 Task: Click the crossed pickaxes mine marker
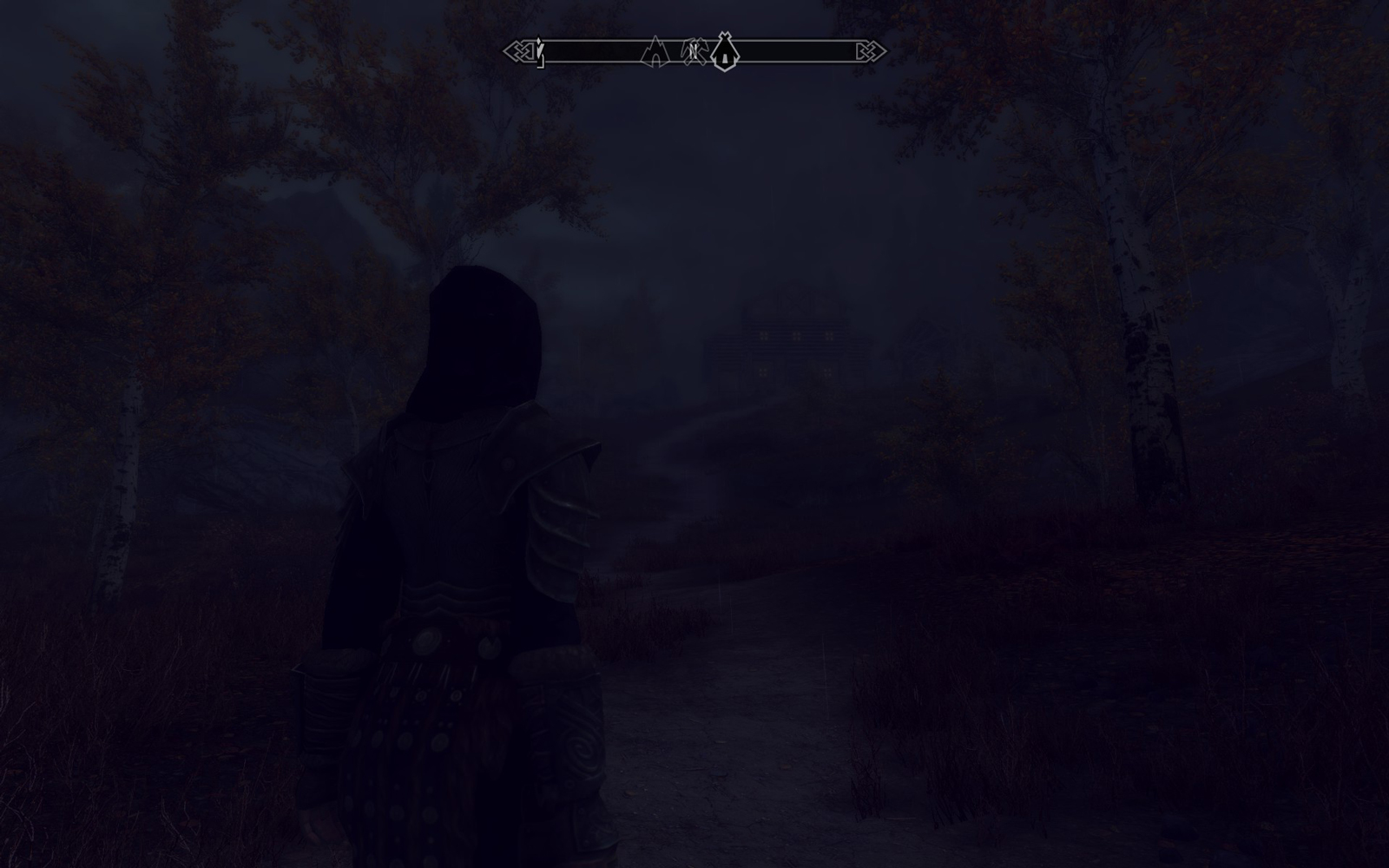click(694, 51)
